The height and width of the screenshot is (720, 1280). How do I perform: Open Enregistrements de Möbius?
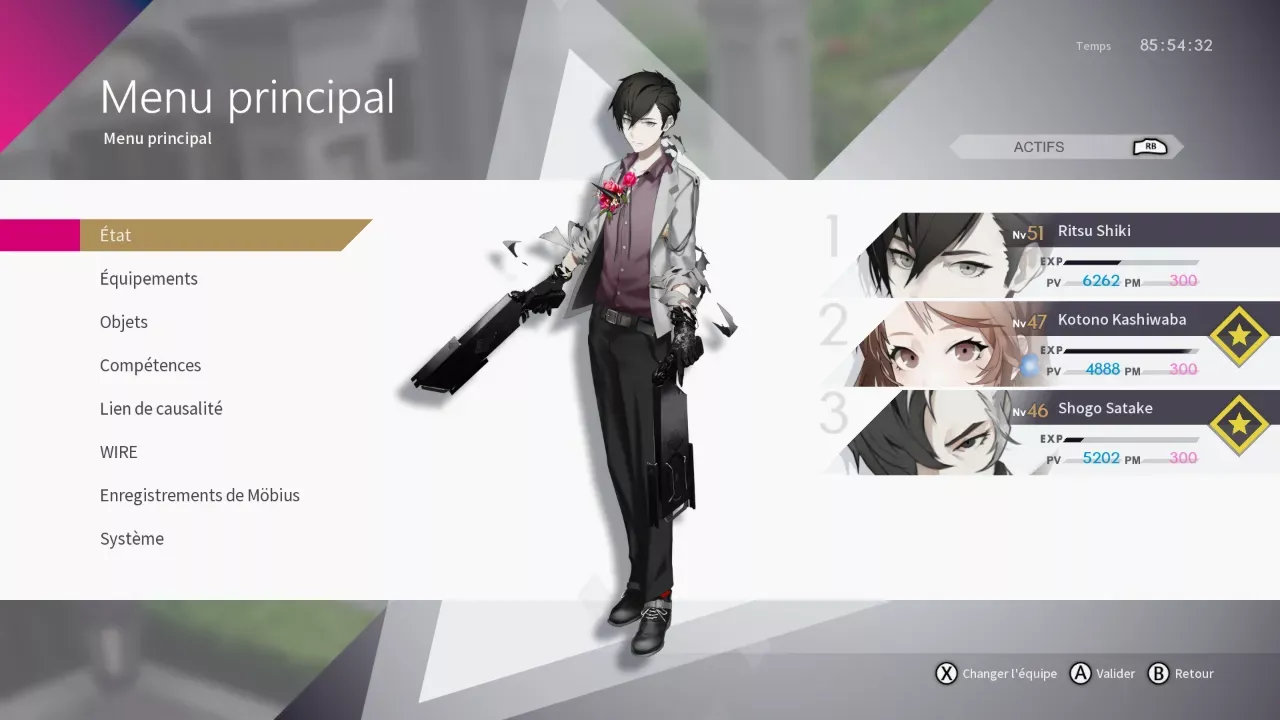pos(199,495)
